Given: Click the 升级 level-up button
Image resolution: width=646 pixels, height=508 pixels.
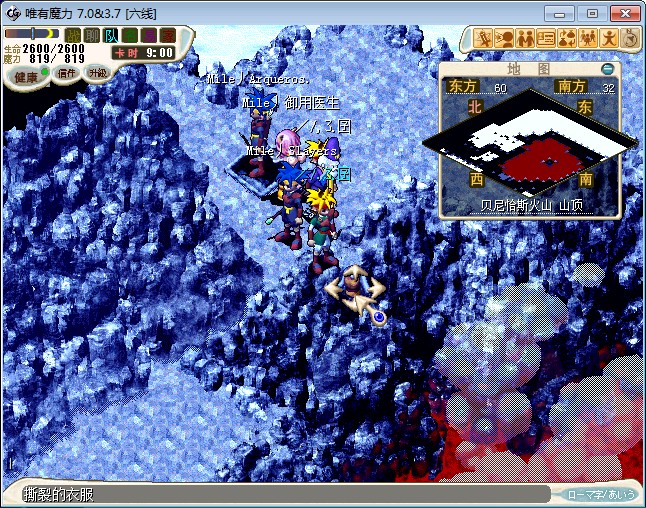Looking at the screenshot, I should [x=97, y=73].
